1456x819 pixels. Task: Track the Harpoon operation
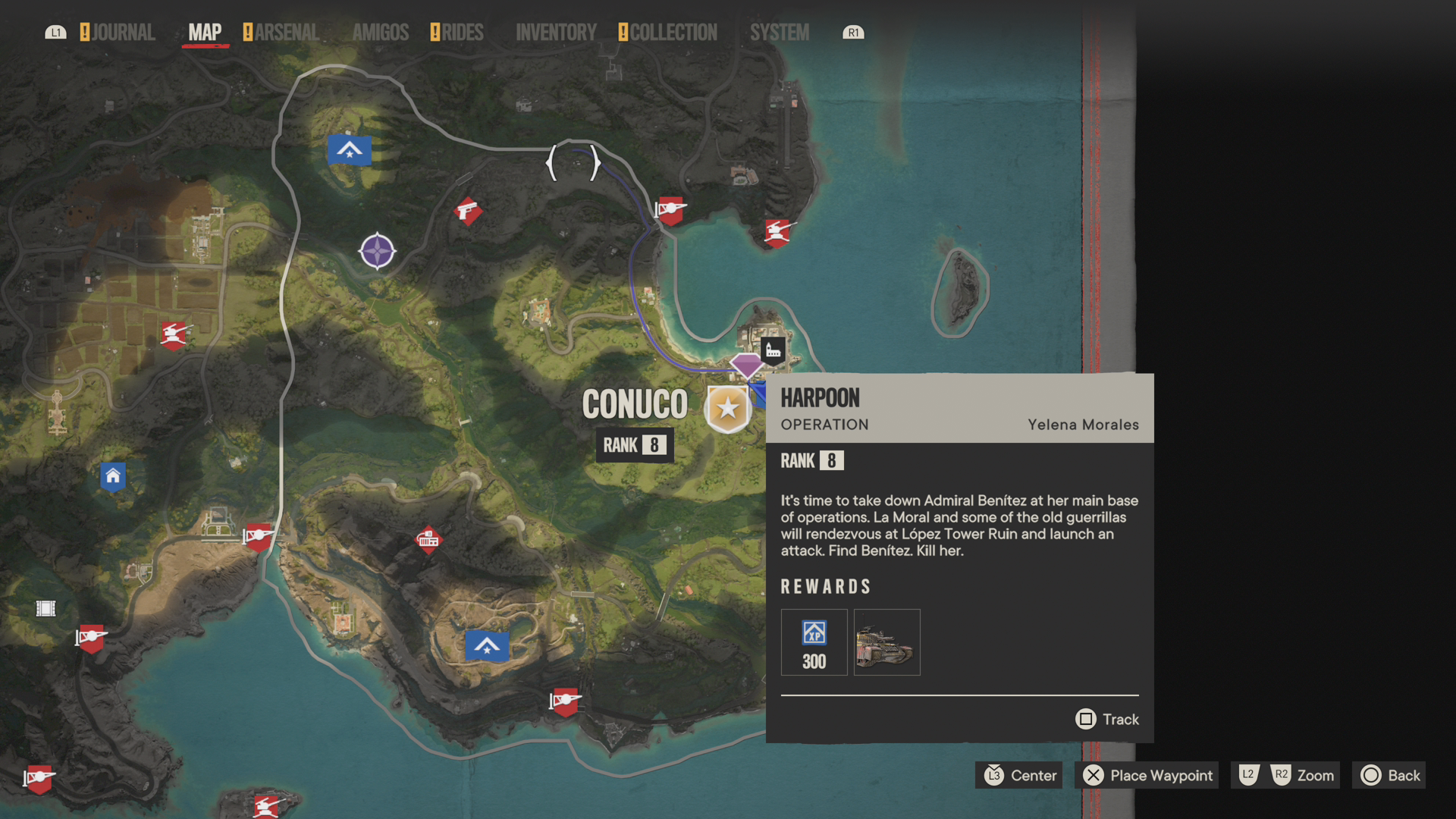pos(1107,719)
